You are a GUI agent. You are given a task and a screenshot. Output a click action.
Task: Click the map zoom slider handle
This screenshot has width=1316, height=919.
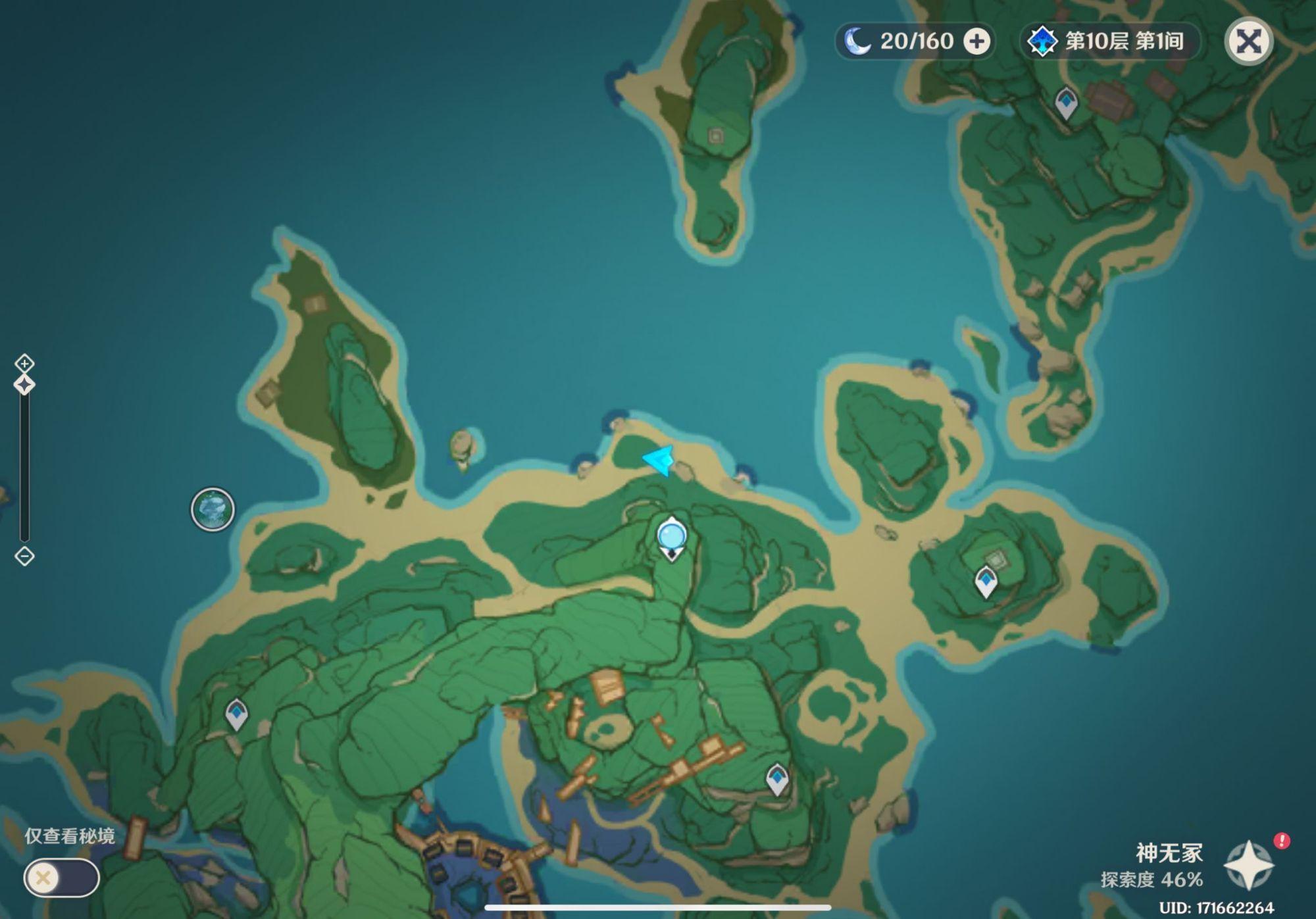tap(24, 385)
